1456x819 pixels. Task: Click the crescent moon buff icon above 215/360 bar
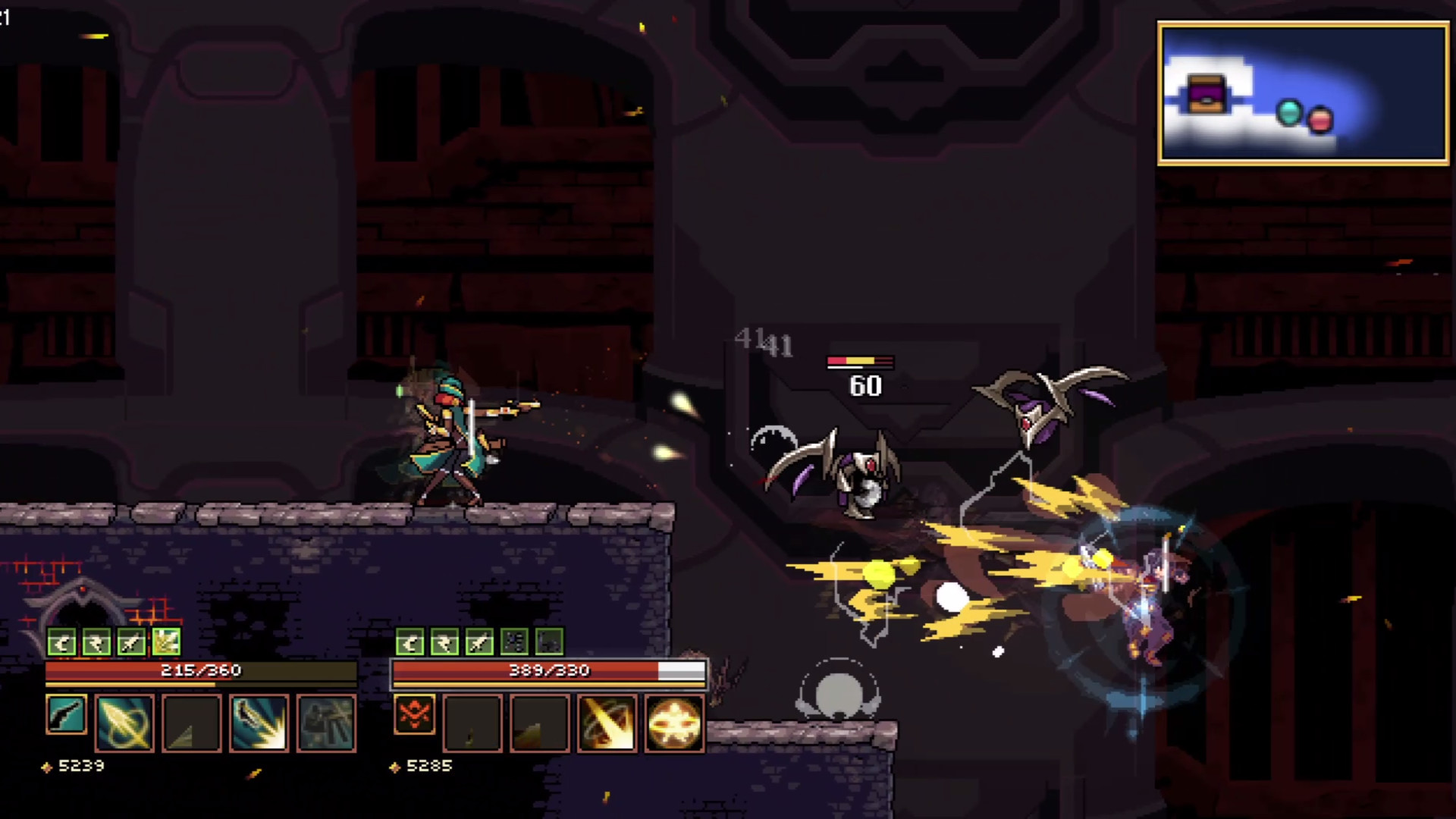[x=61, y=642]
